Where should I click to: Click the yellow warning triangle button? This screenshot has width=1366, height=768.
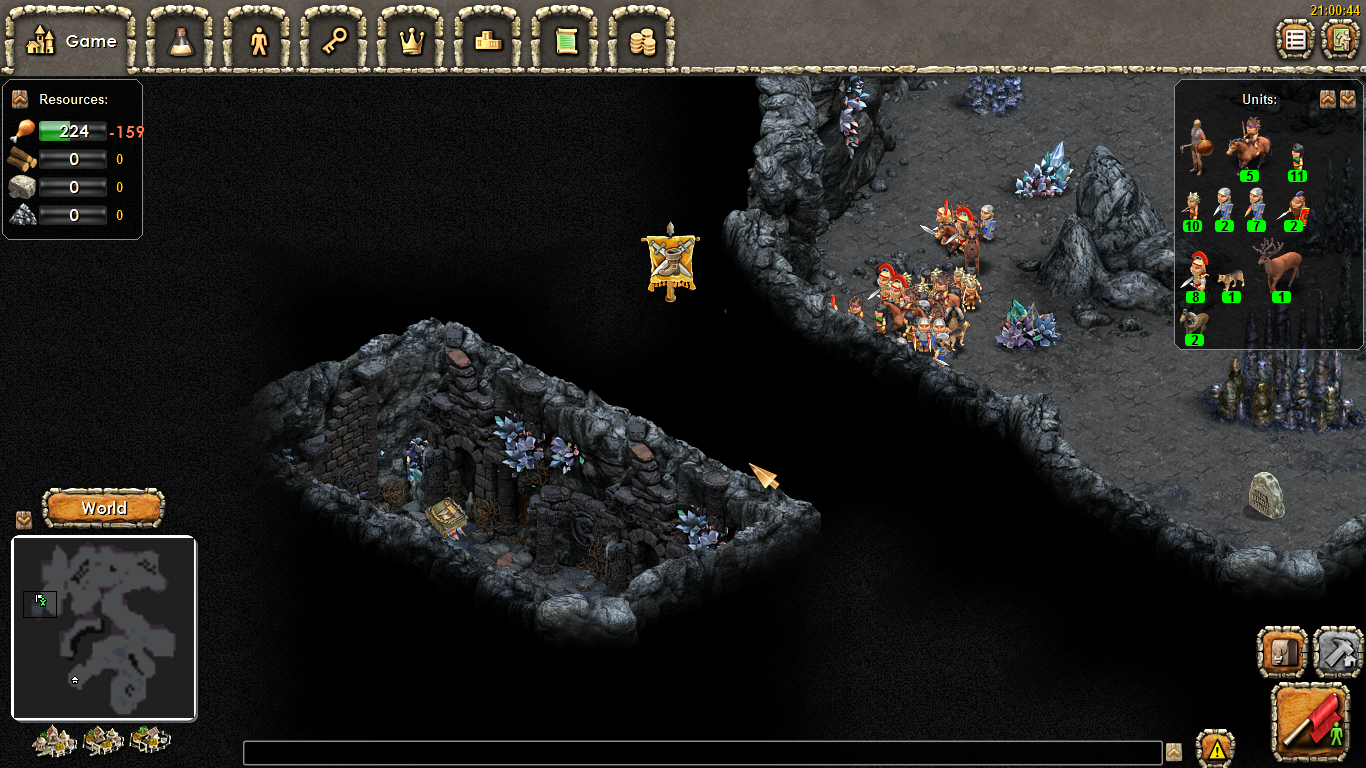pyautogui.click(x=1215, y=749)
